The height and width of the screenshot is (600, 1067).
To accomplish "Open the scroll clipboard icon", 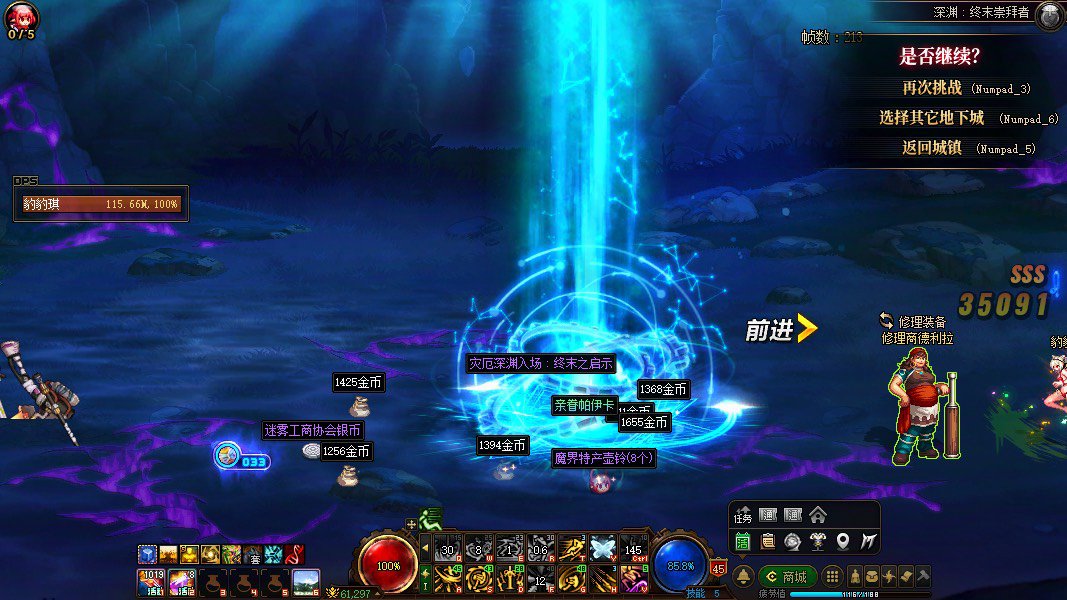I will click(768, 541).
